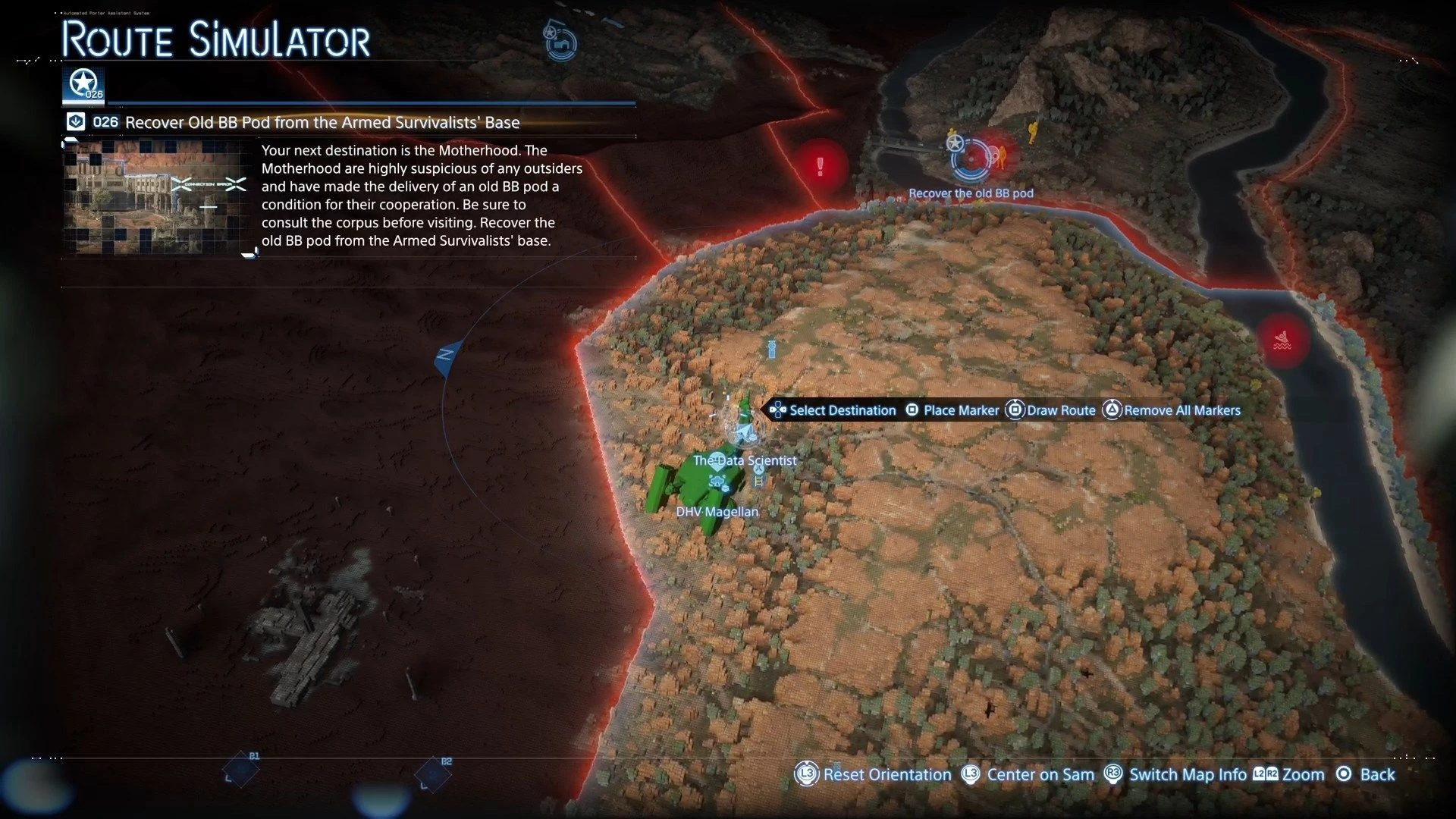Image resolution: width=1456 pixels, height=819 pixels.
Task: Go Back from the Route Simulator
Action: coord(1366,774)
